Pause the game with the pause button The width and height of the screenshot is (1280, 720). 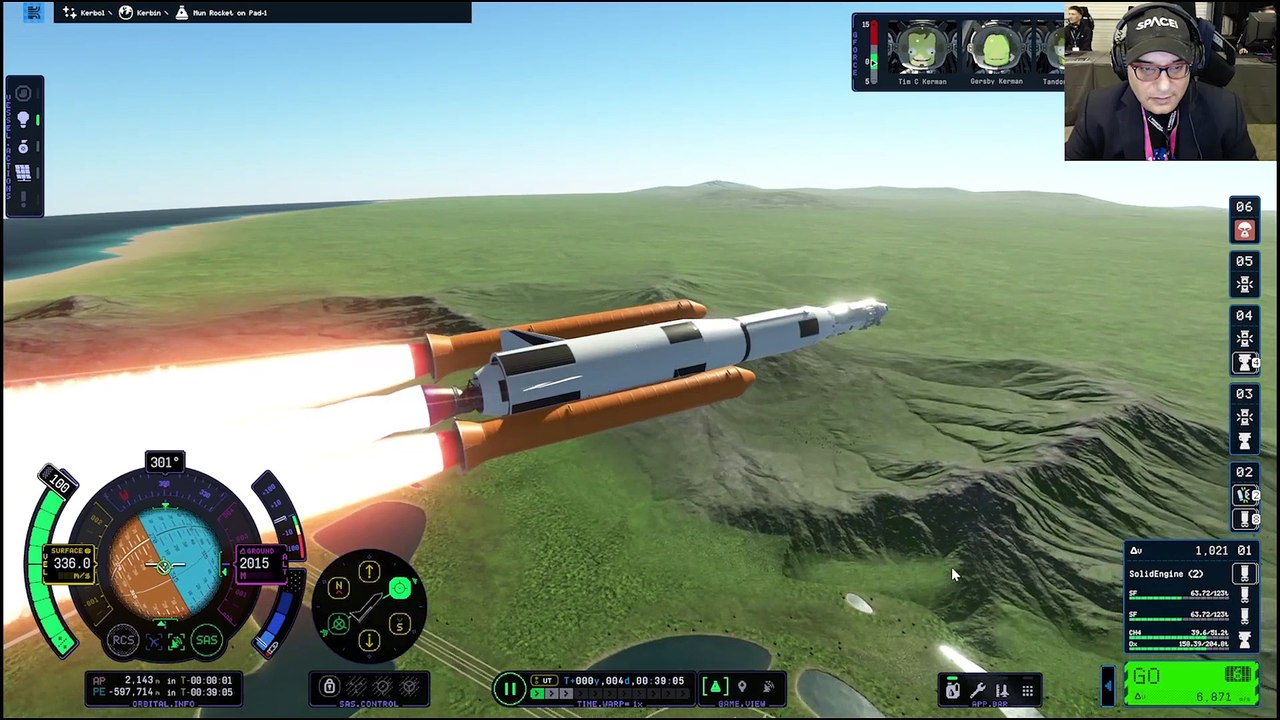tap(510, 688)
